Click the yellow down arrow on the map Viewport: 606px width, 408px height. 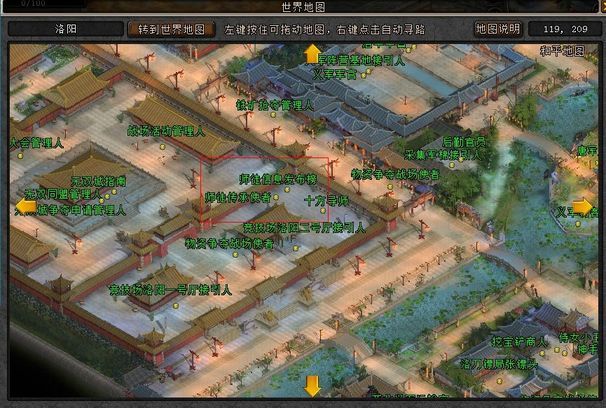313,385
